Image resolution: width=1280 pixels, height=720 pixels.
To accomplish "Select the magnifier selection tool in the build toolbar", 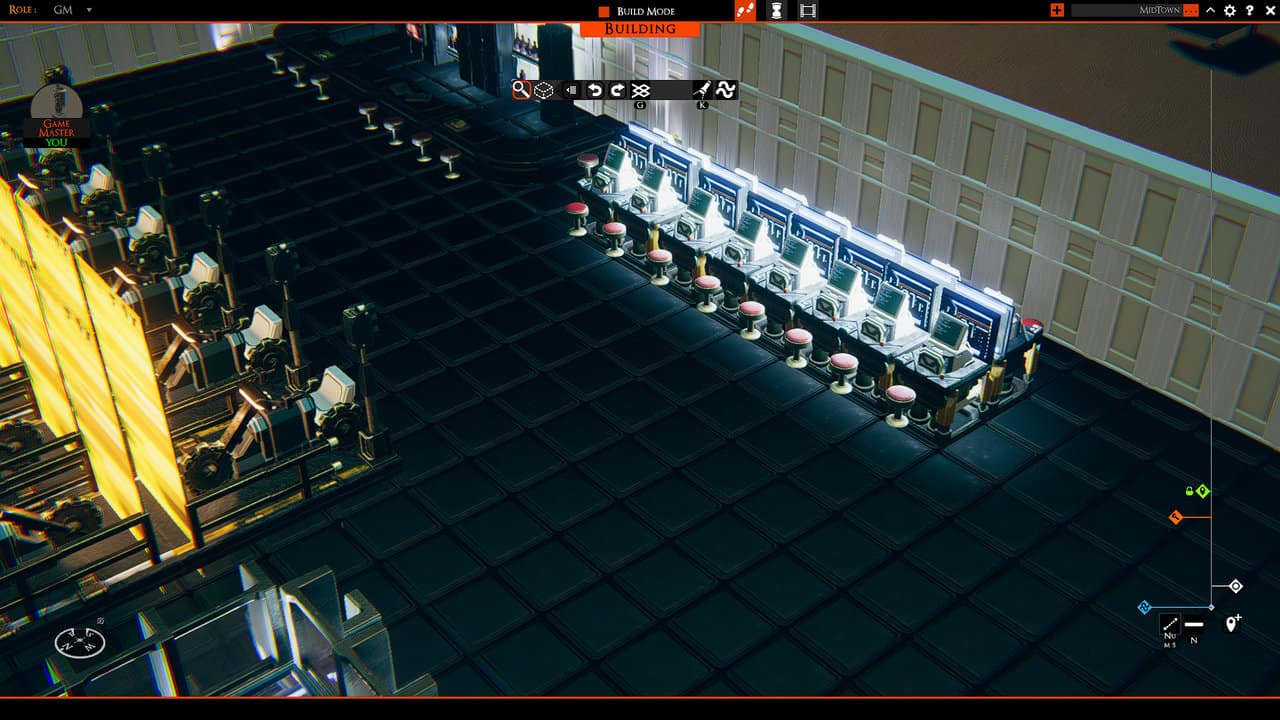I will [520, 90].
